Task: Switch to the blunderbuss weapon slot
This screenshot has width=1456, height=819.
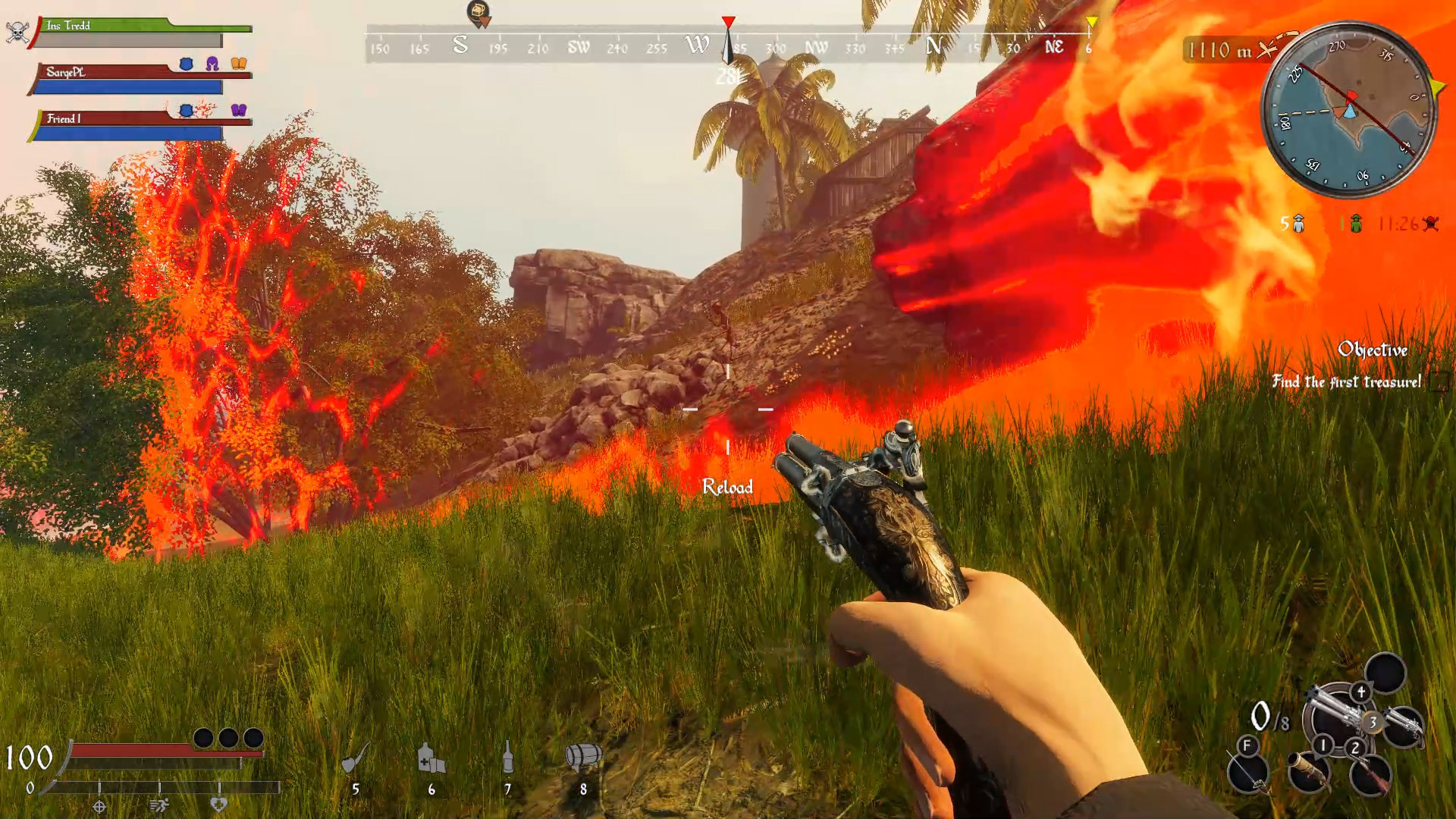Action: 1310,772
